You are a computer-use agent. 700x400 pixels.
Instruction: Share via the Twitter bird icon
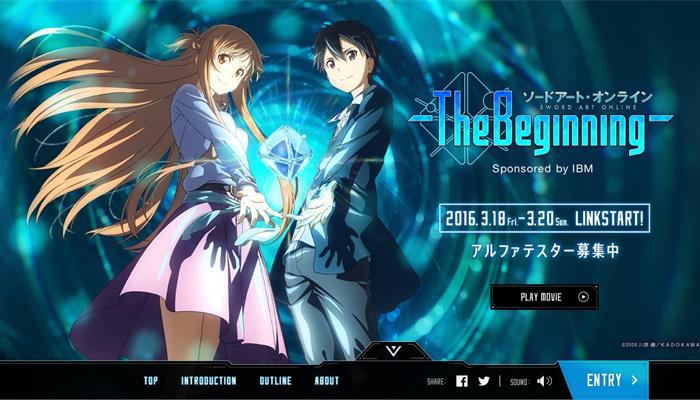(484, 381)
